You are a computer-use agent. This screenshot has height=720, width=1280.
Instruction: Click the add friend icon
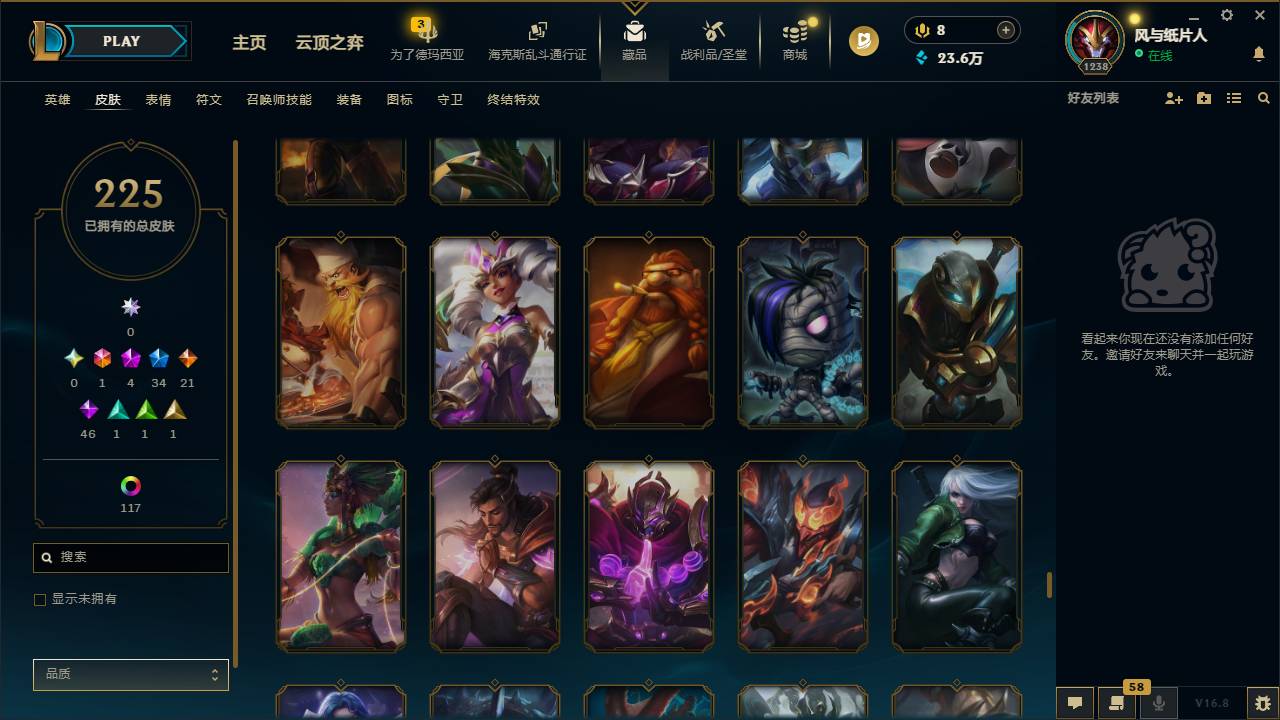click(1172, 98)
